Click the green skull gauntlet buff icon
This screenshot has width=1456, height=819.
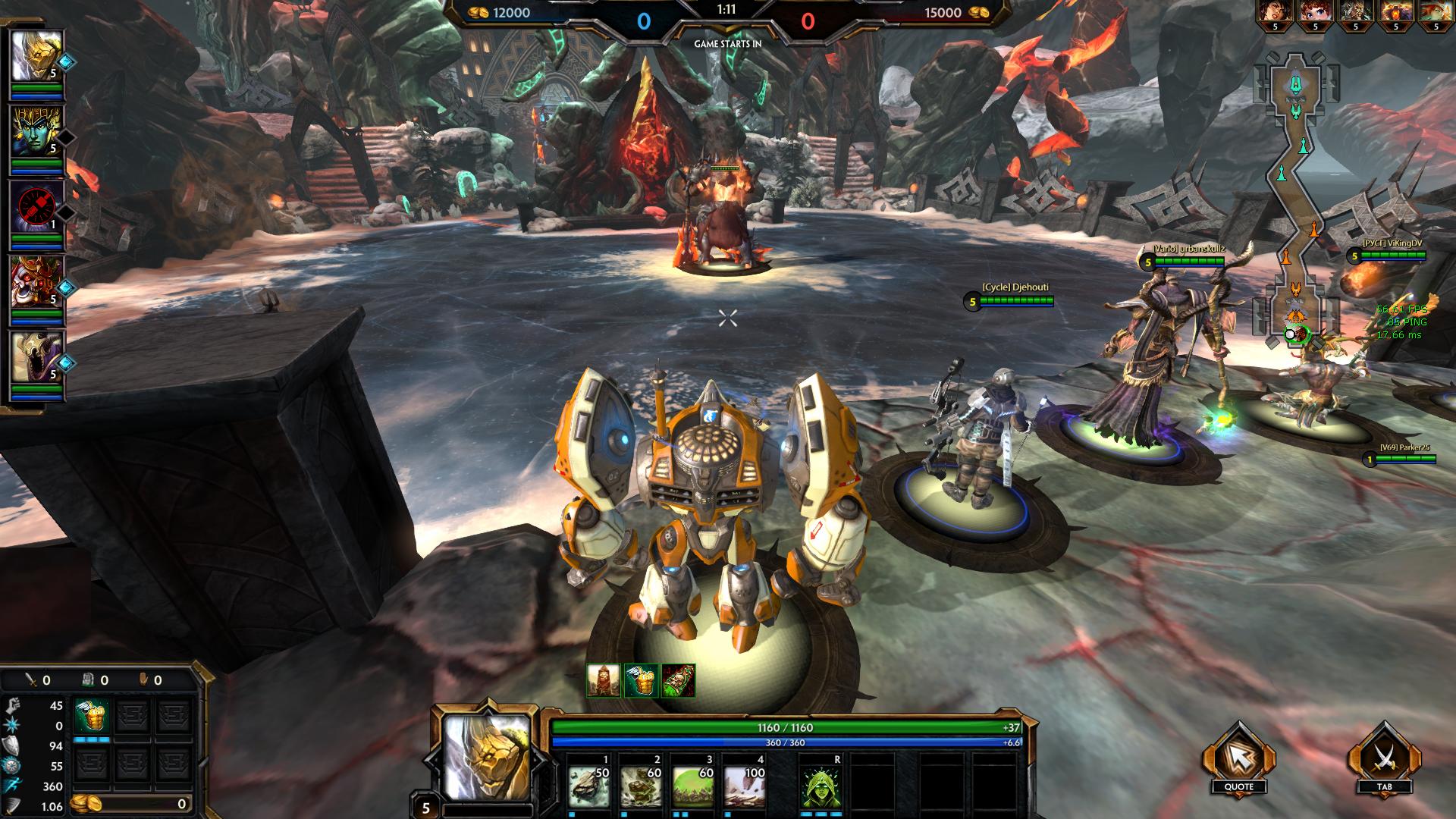(678, 680)
